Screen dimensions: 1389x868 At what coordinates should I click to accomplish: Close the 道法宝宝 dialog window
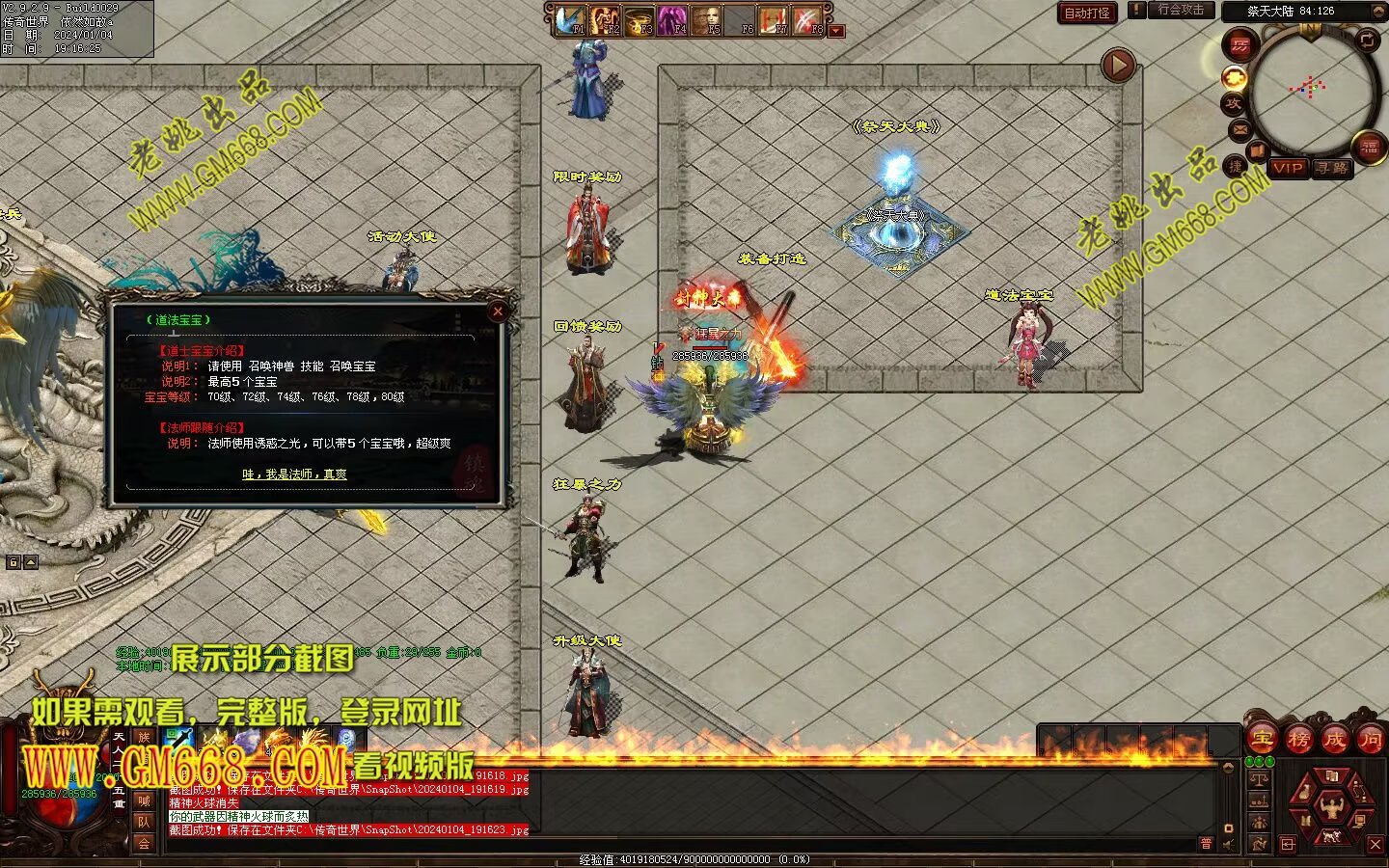[x=498, y=311]
